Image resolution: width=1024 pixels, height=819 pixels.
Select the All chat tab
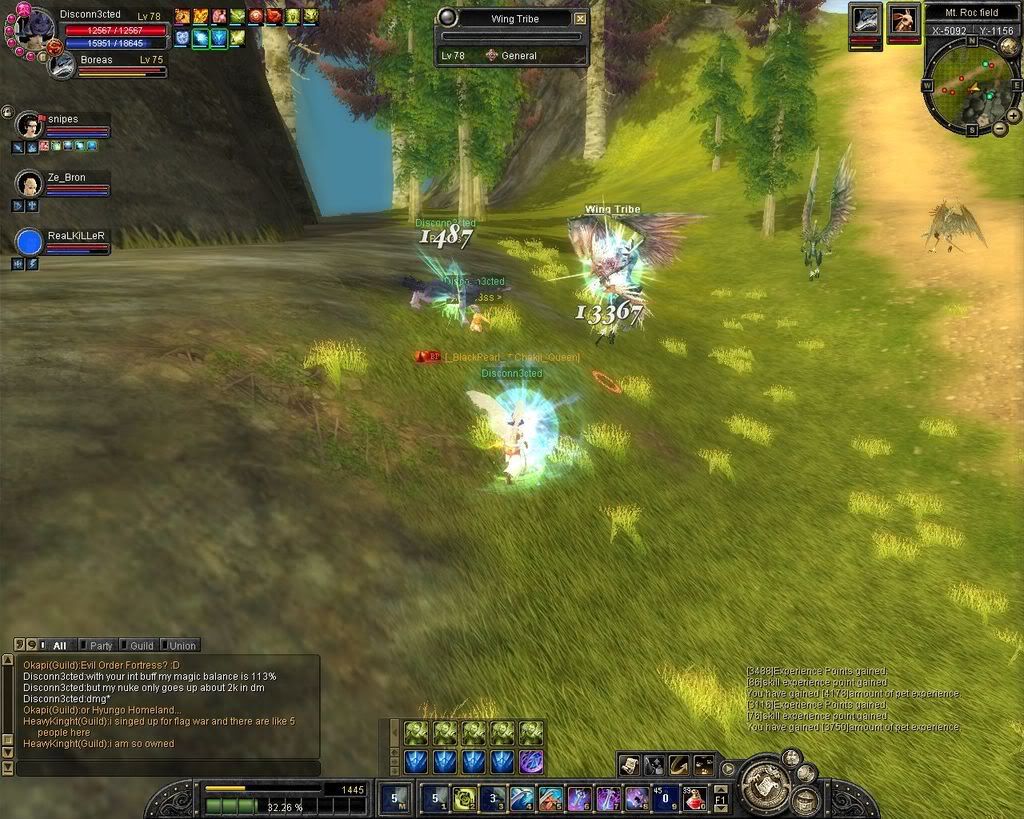pyautogui.click(x=55, y=645)
